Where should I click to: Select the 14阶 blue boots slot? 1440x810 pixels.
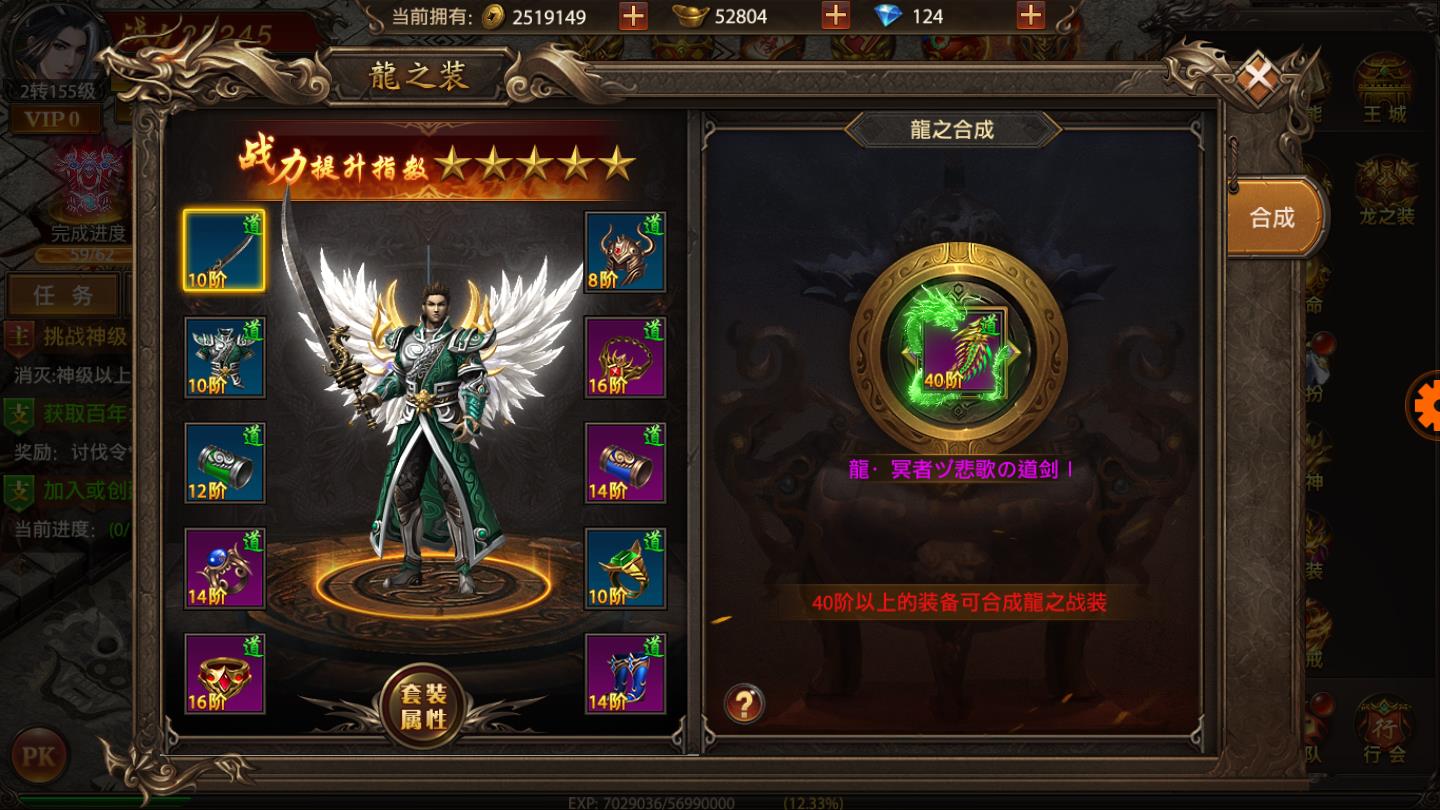625,674
